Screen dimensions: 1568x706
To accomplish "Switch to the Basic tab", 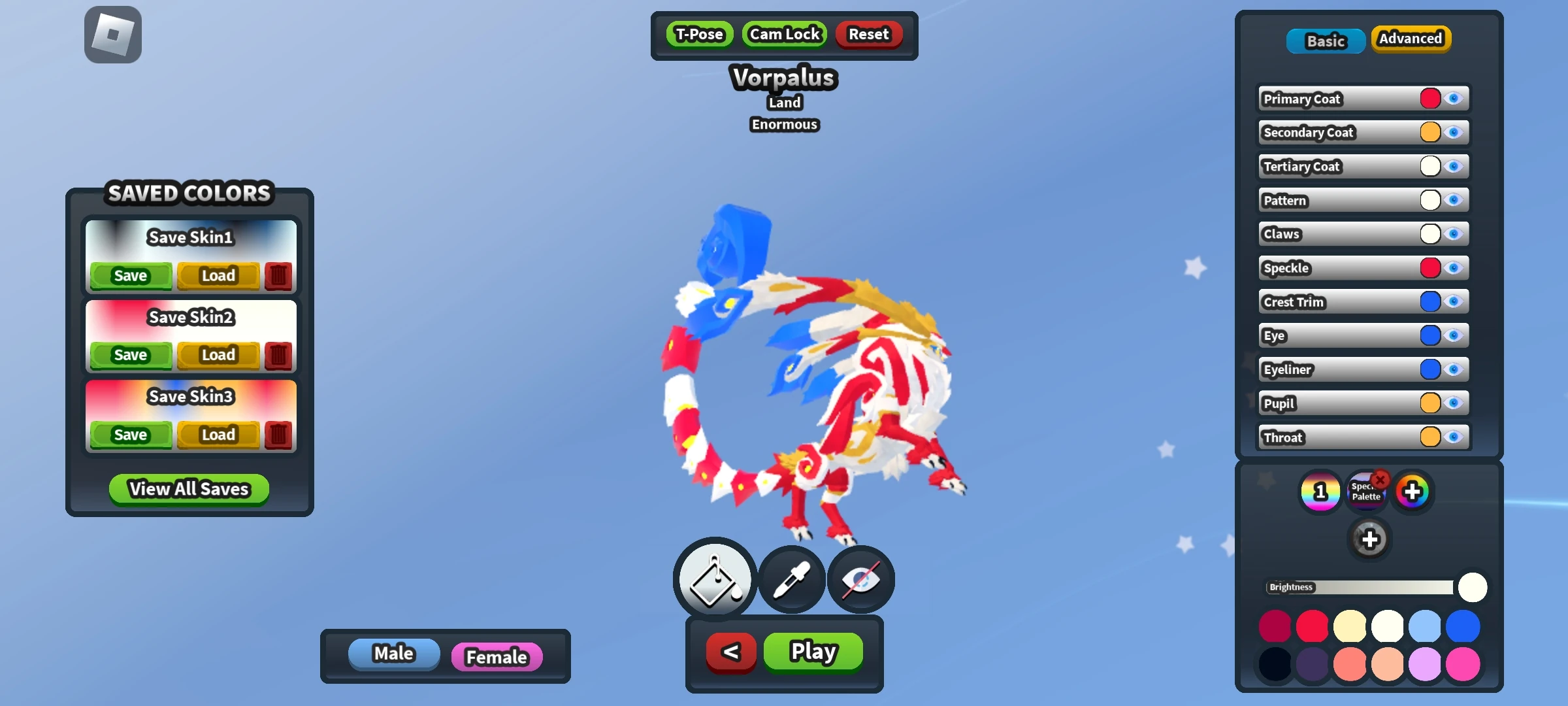I will pyautogui.click(x=1325, y=41).
